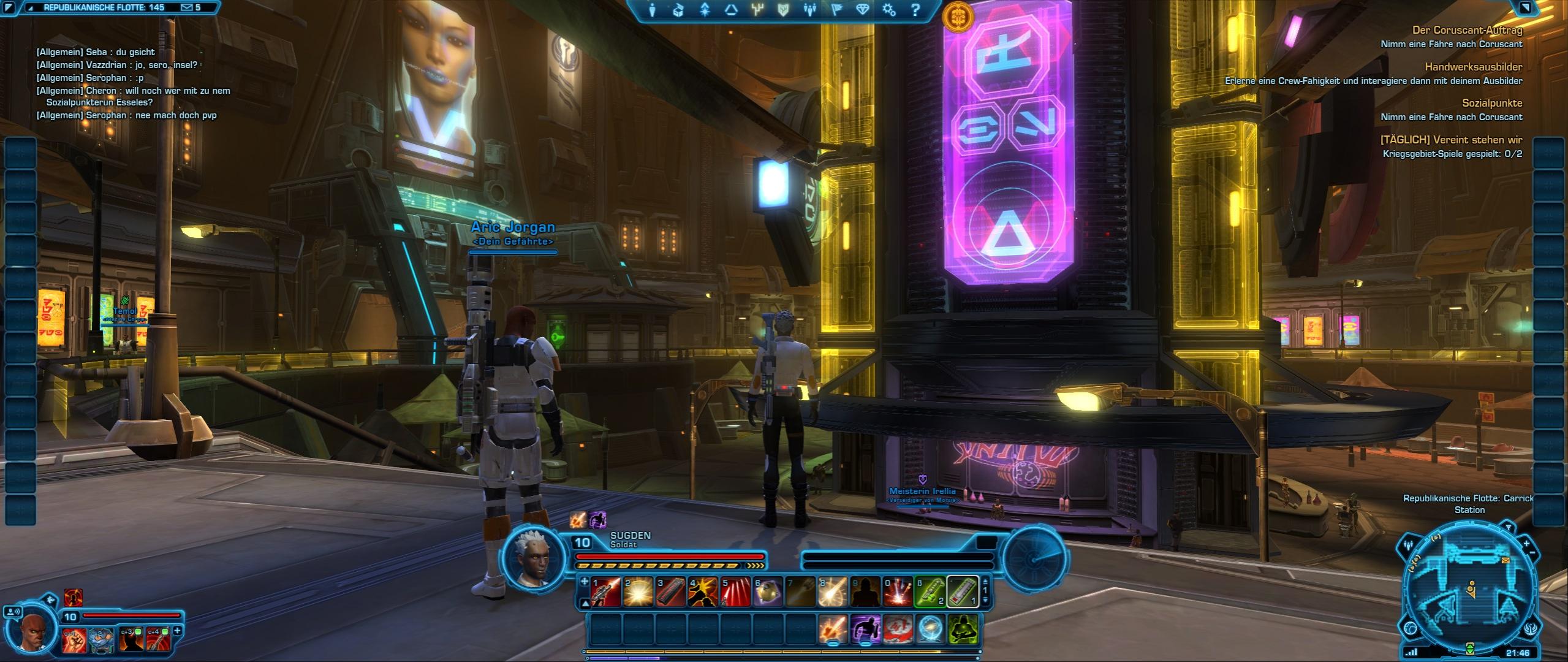Zoom in the minimap with plus button
1568x662 pixels.
click(x=1526, y=544)
